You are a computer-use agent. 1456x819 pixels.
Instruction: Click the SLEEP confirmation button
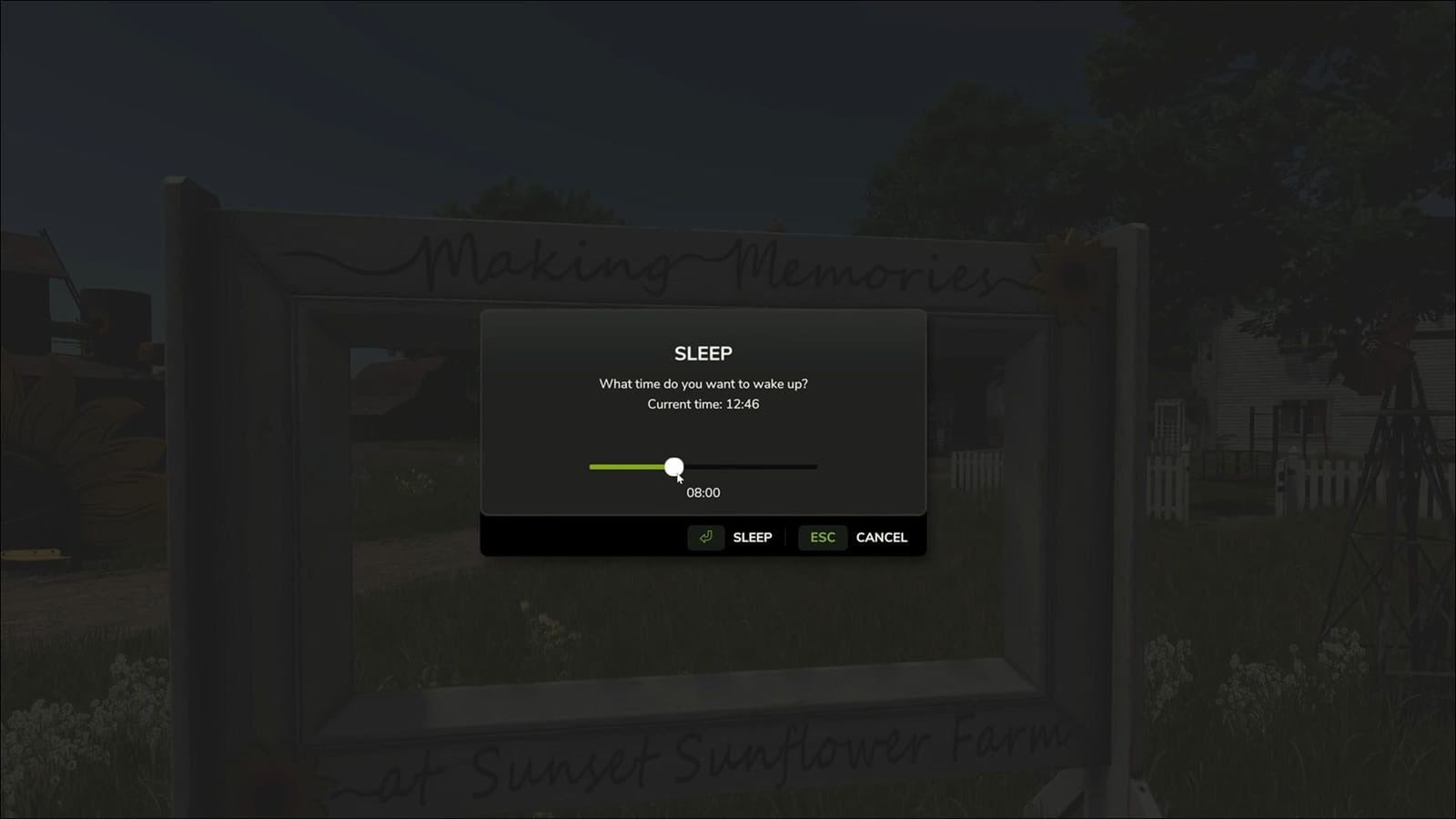point(752,537)
